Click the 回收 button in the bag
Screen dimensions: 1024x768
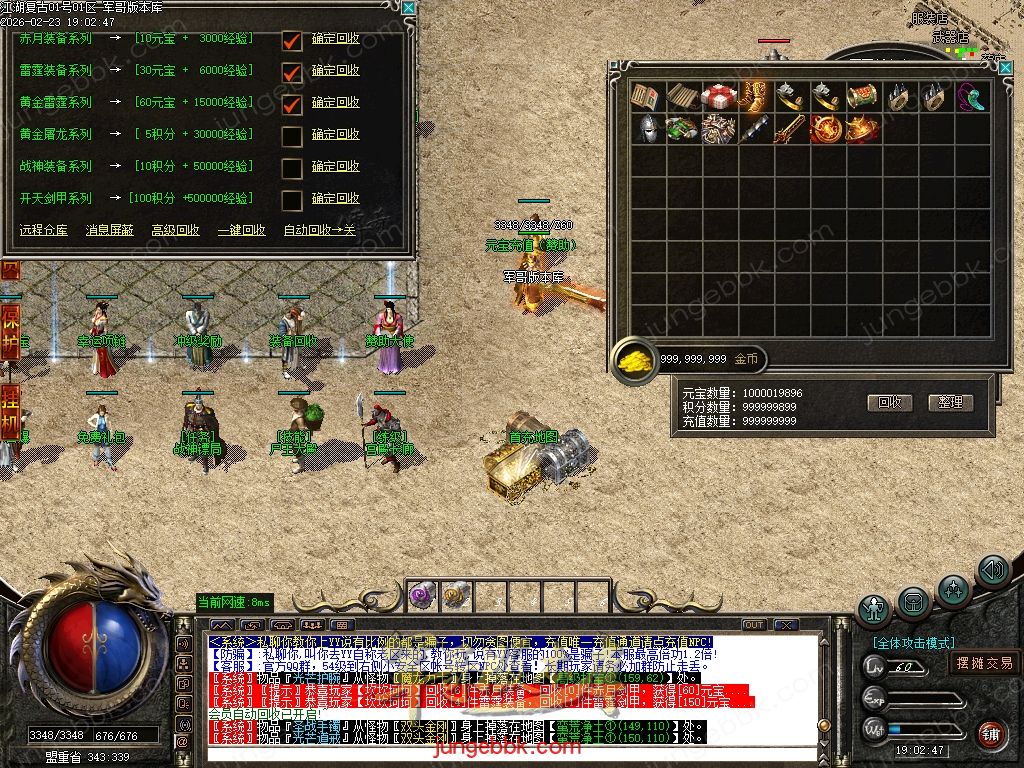point(889,402)
